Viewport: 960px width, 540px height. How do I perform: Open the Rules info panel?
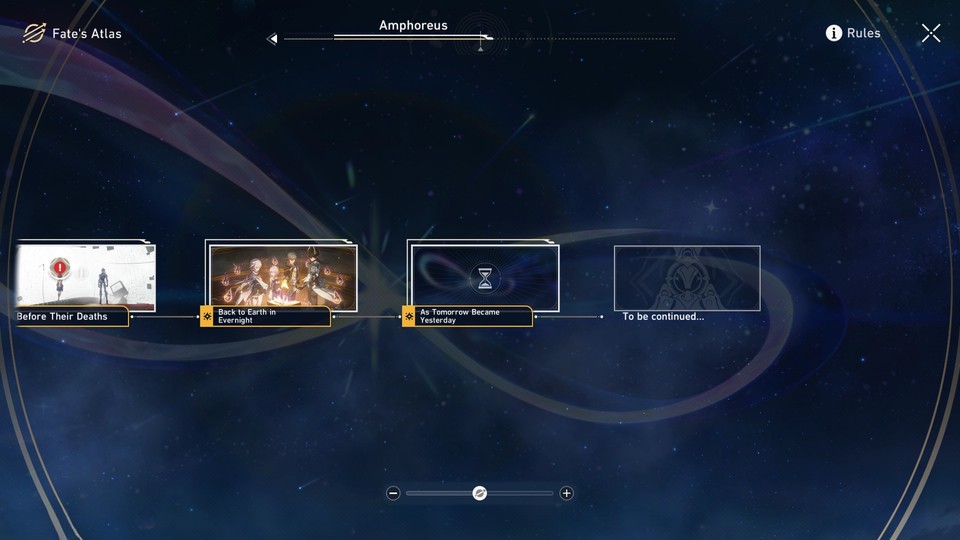(853, 33)
